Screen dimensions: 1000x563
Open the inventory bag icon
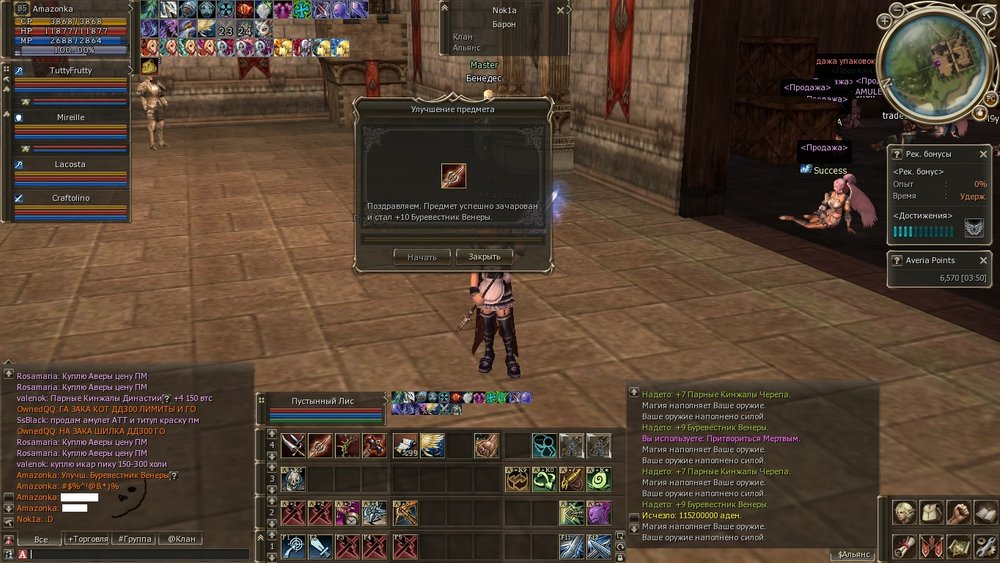point(931,512)
